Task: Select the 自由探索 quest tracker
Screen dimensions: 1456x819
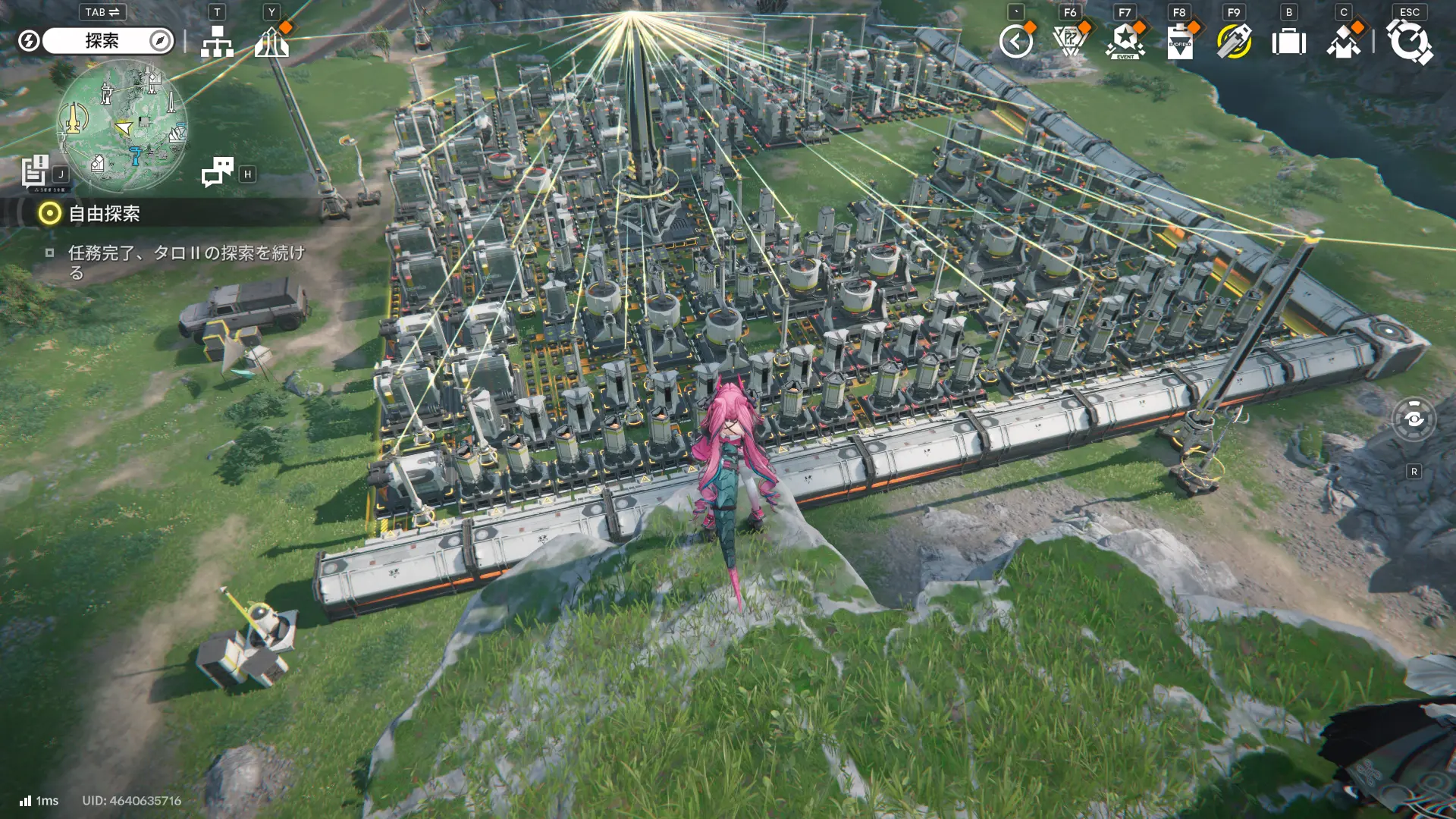Action: click(104, 214)
